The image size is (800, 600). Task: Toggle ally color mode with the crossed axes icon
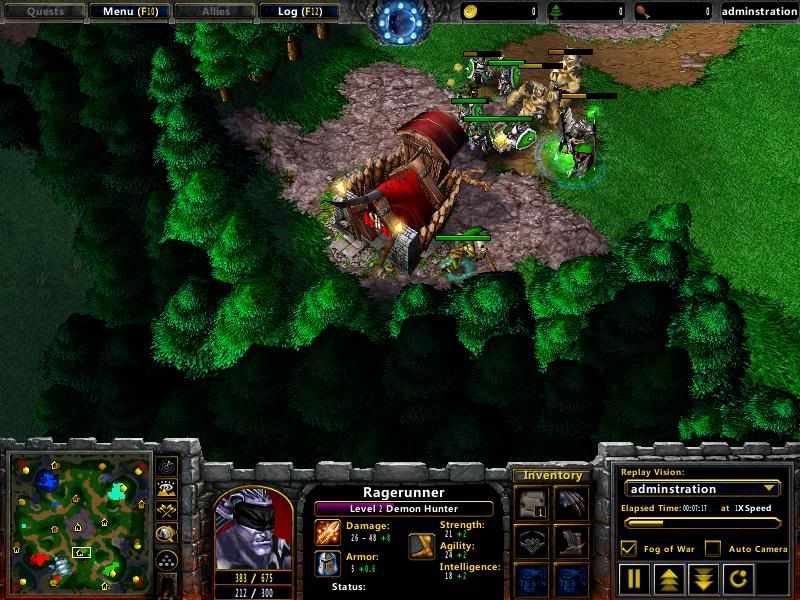[x=167, y=510]
